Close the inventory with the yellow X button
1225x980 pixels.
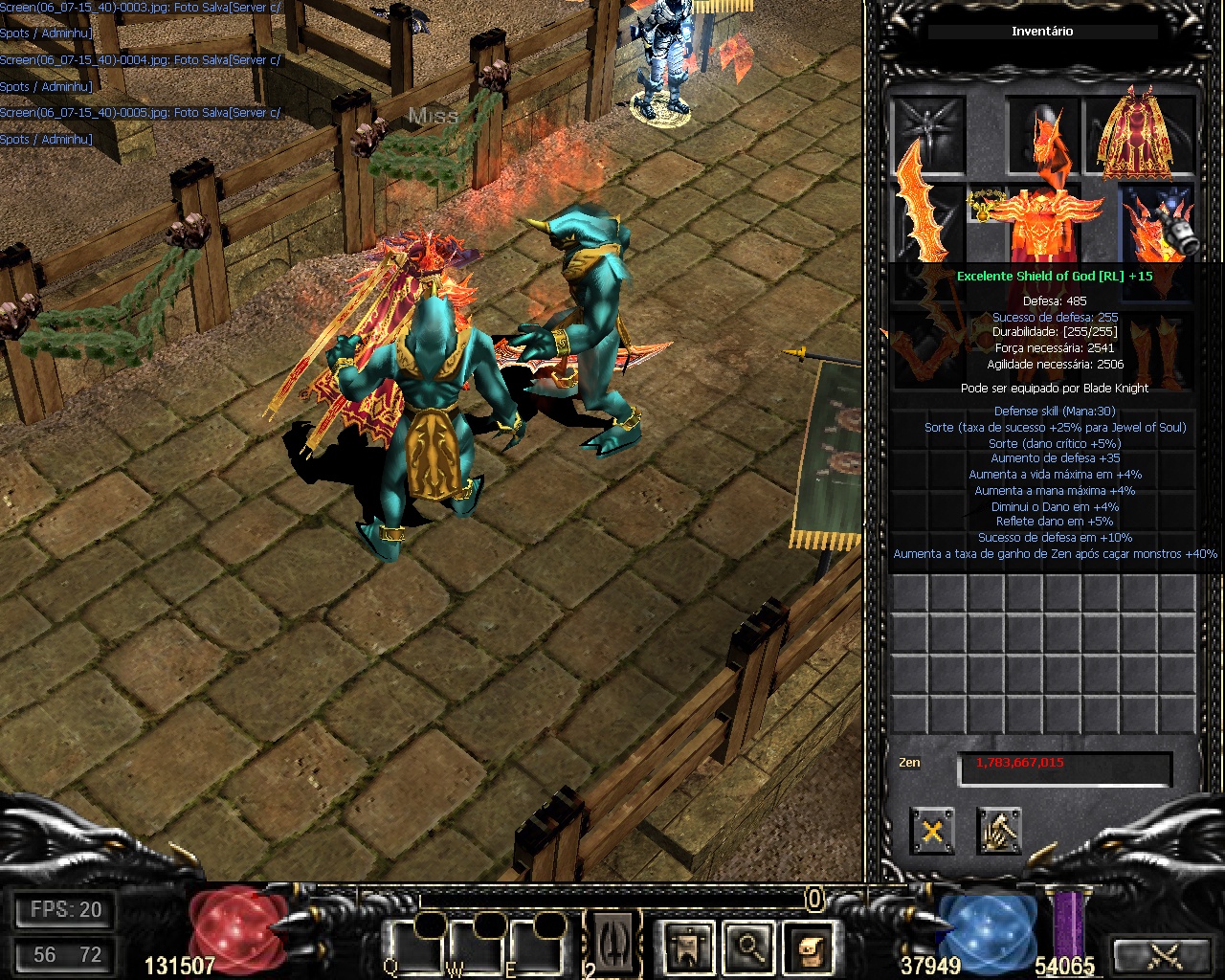click(x=932, y=831)
